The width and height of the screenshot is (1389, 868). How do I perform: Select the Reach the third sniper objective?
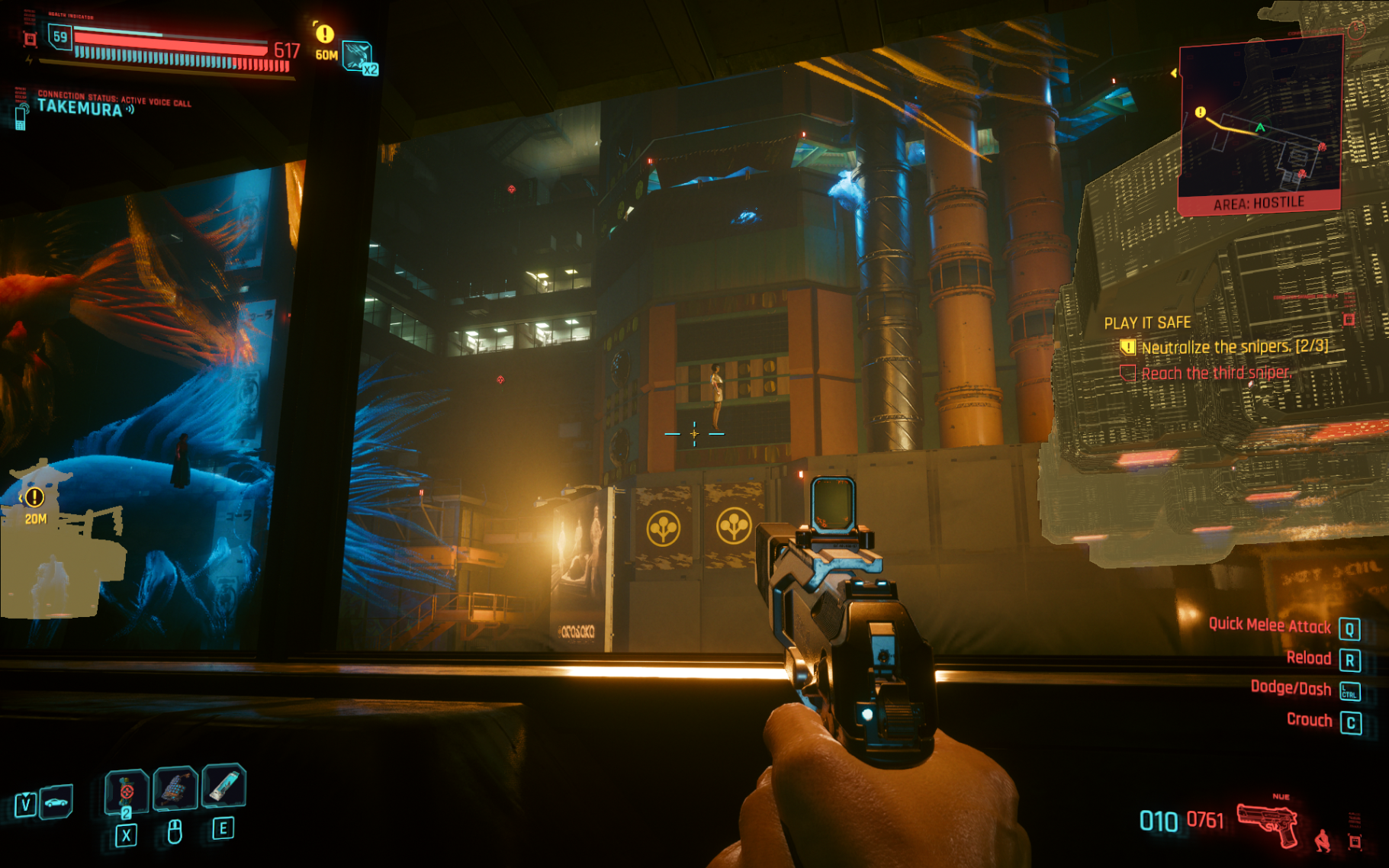(1216, 373)
